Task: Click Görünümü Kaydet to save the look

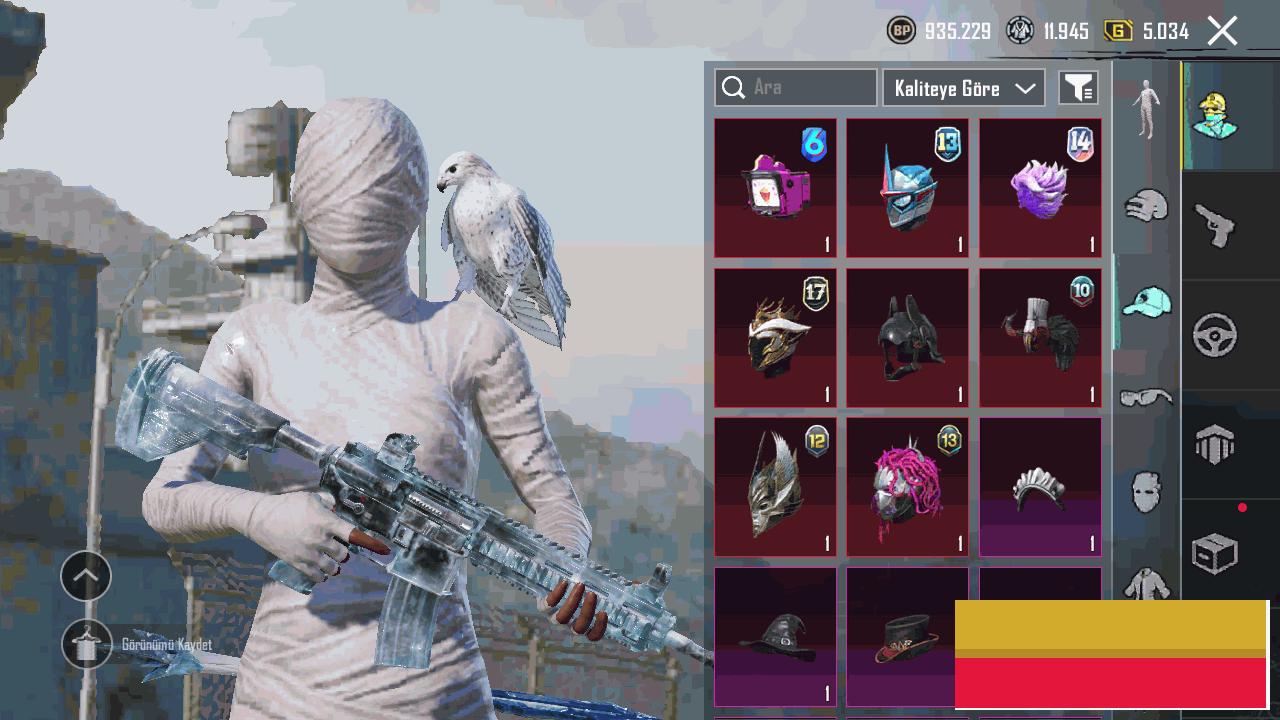Action: tap(87, 645)
